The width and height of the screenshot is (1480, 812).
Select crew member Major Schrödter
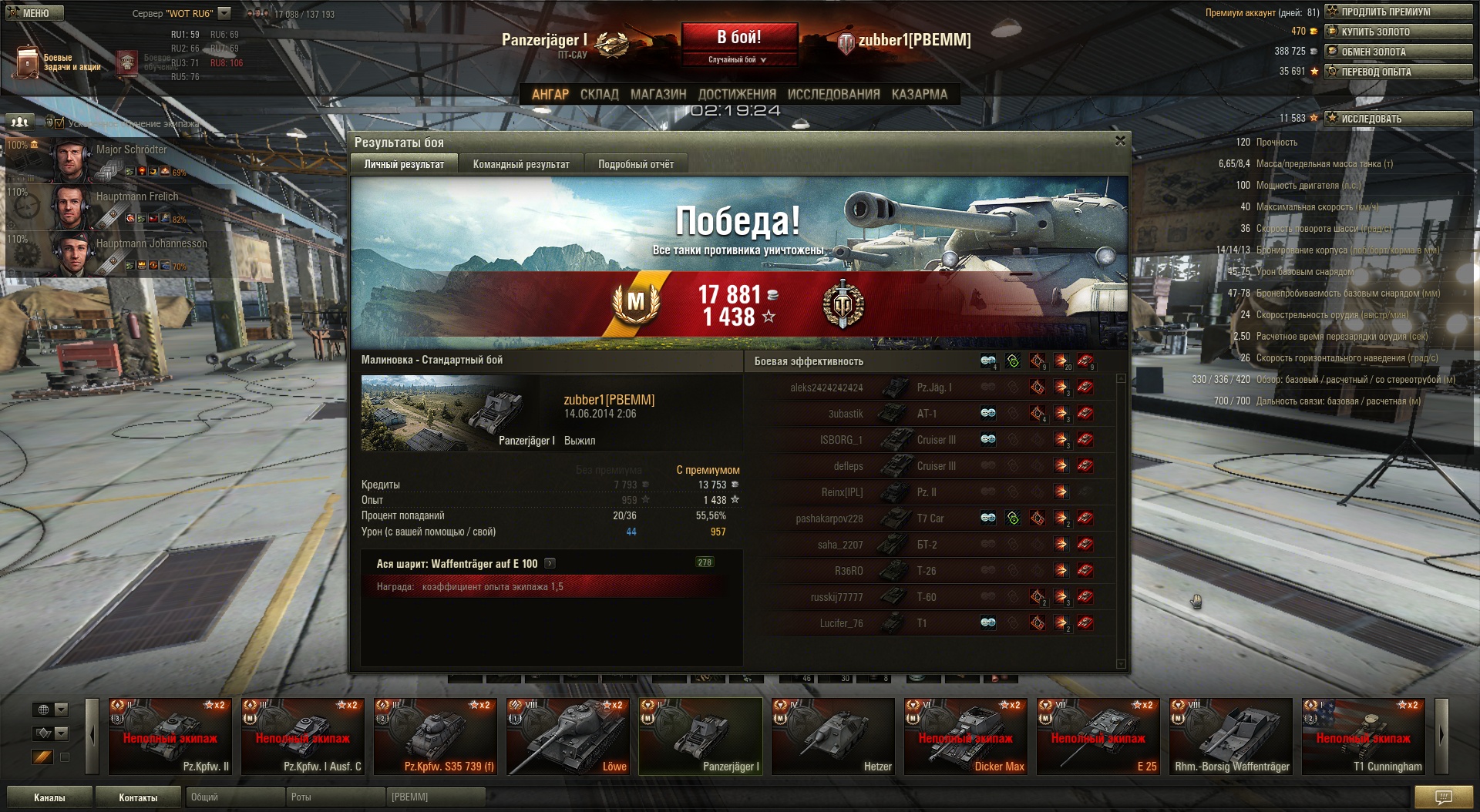pos(116,159)
